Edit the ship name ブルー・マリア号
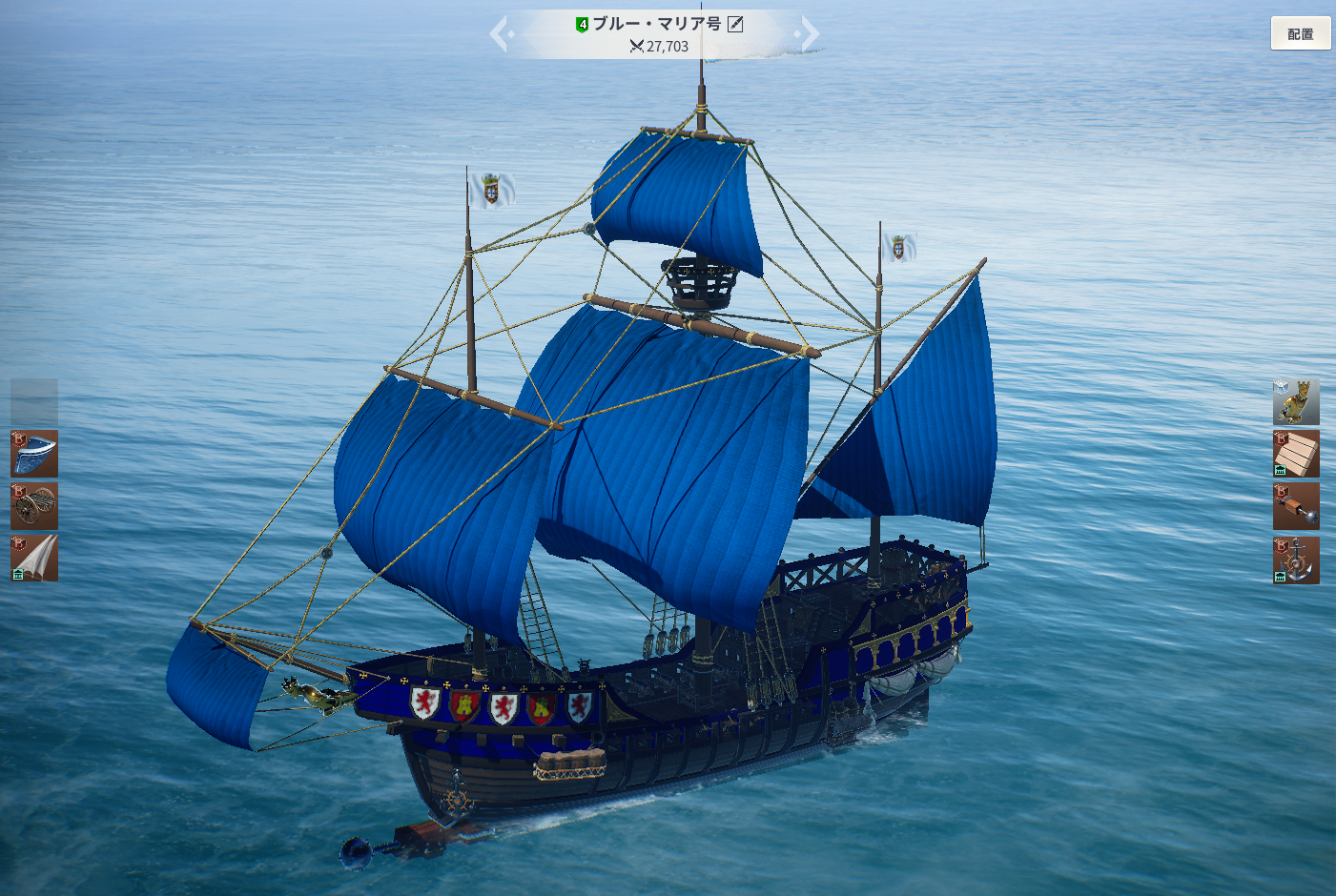Screen dimensions: 1336x896 (x=735, y=24)
